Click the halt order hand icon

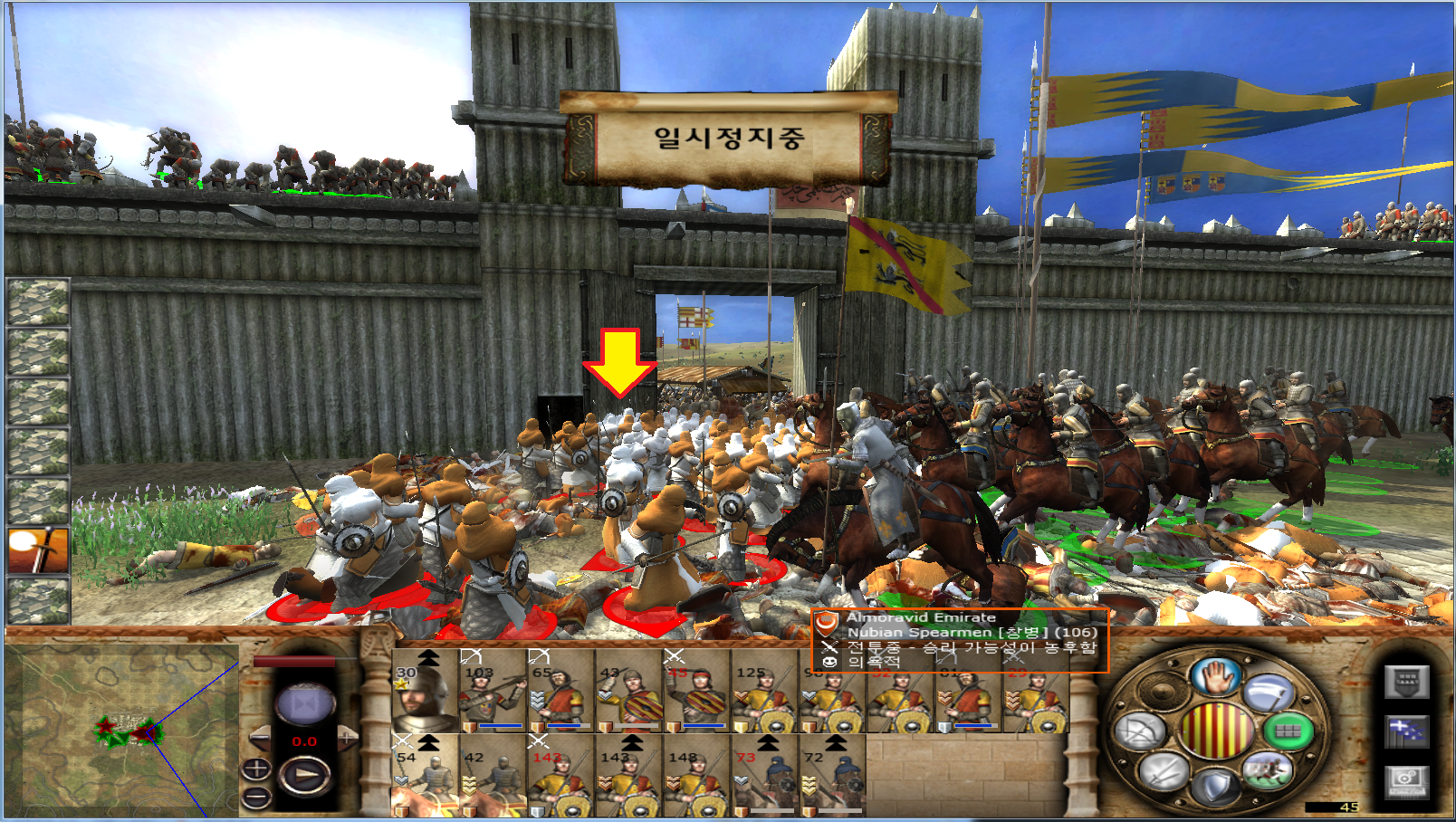tap(1214, 677)
